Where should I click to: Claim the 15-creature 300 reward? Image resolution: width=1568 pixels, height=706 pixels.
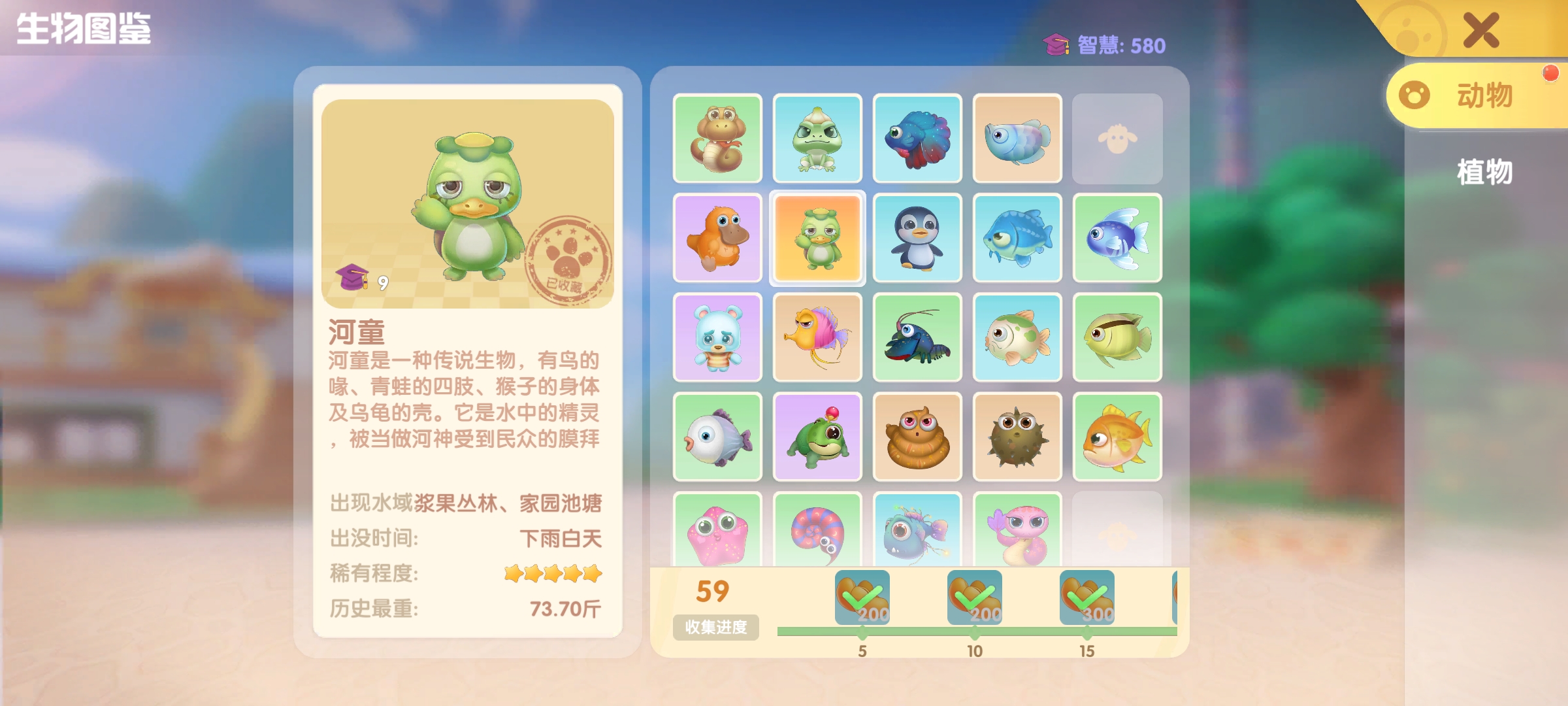tap(1087, 597)
